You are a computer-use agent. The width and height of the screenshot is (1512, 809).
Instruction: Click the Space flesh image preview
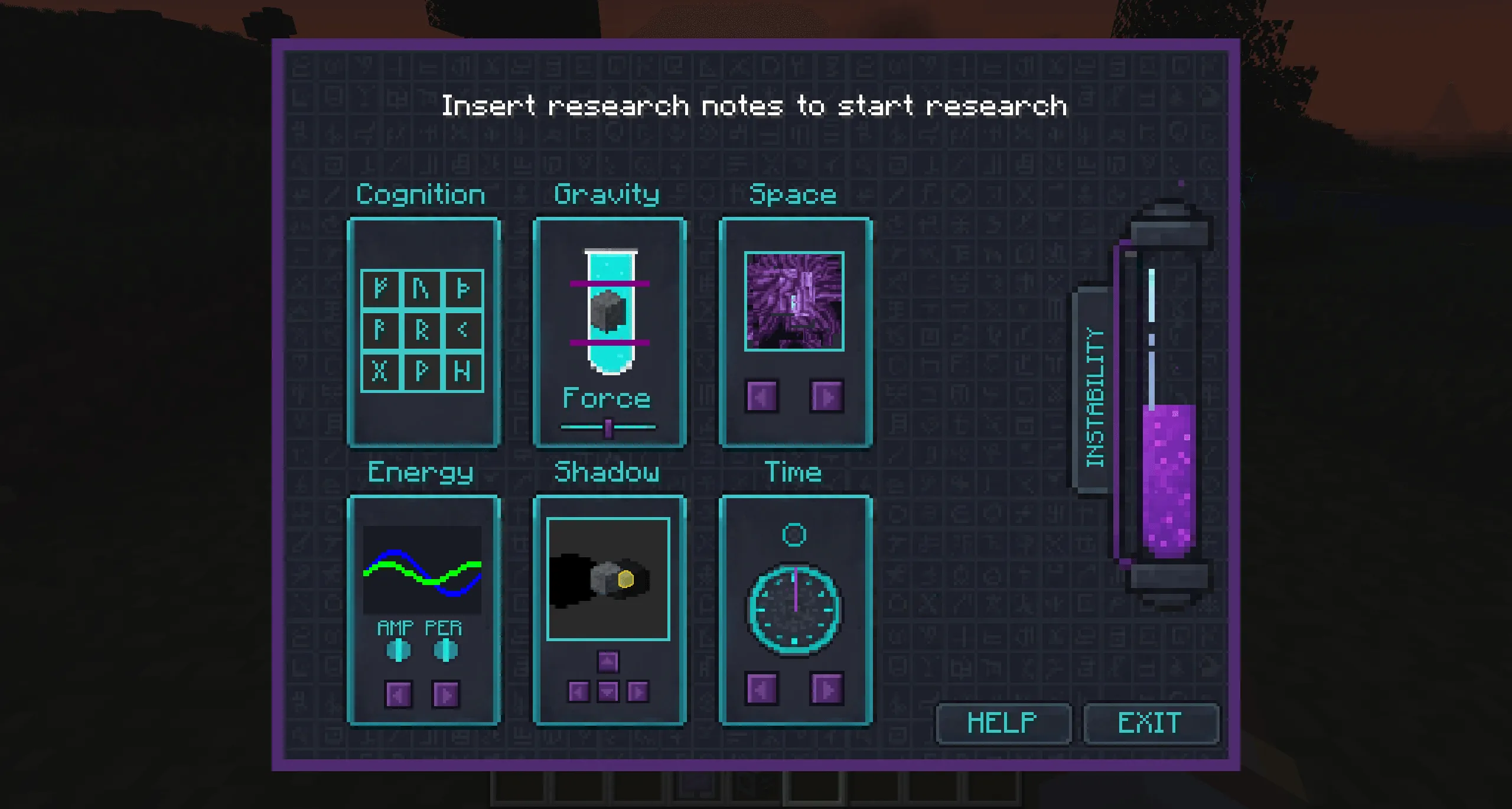(x=794, y=301)
